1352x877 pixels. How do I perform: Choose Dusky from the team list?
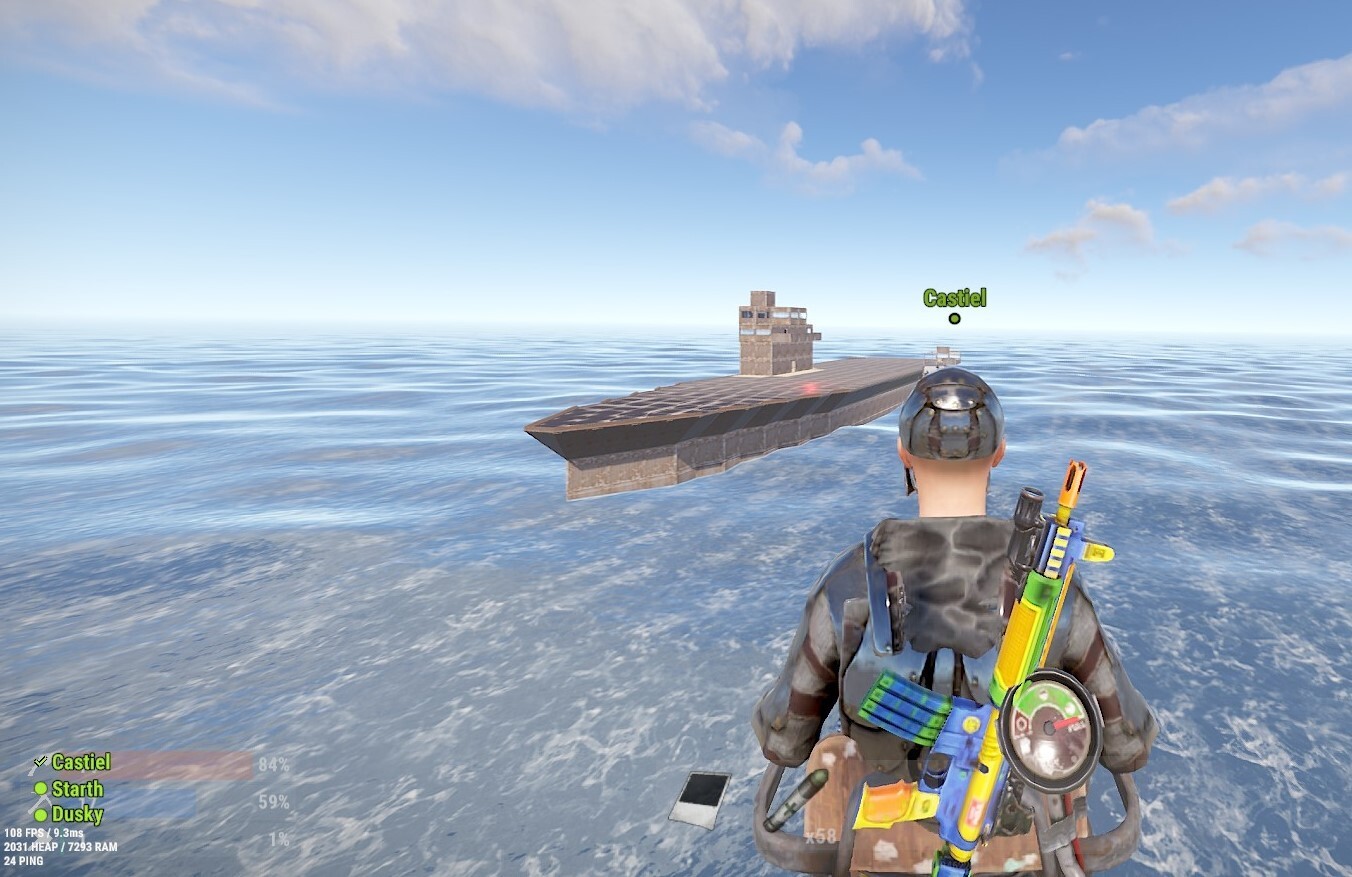click(77, 815)
